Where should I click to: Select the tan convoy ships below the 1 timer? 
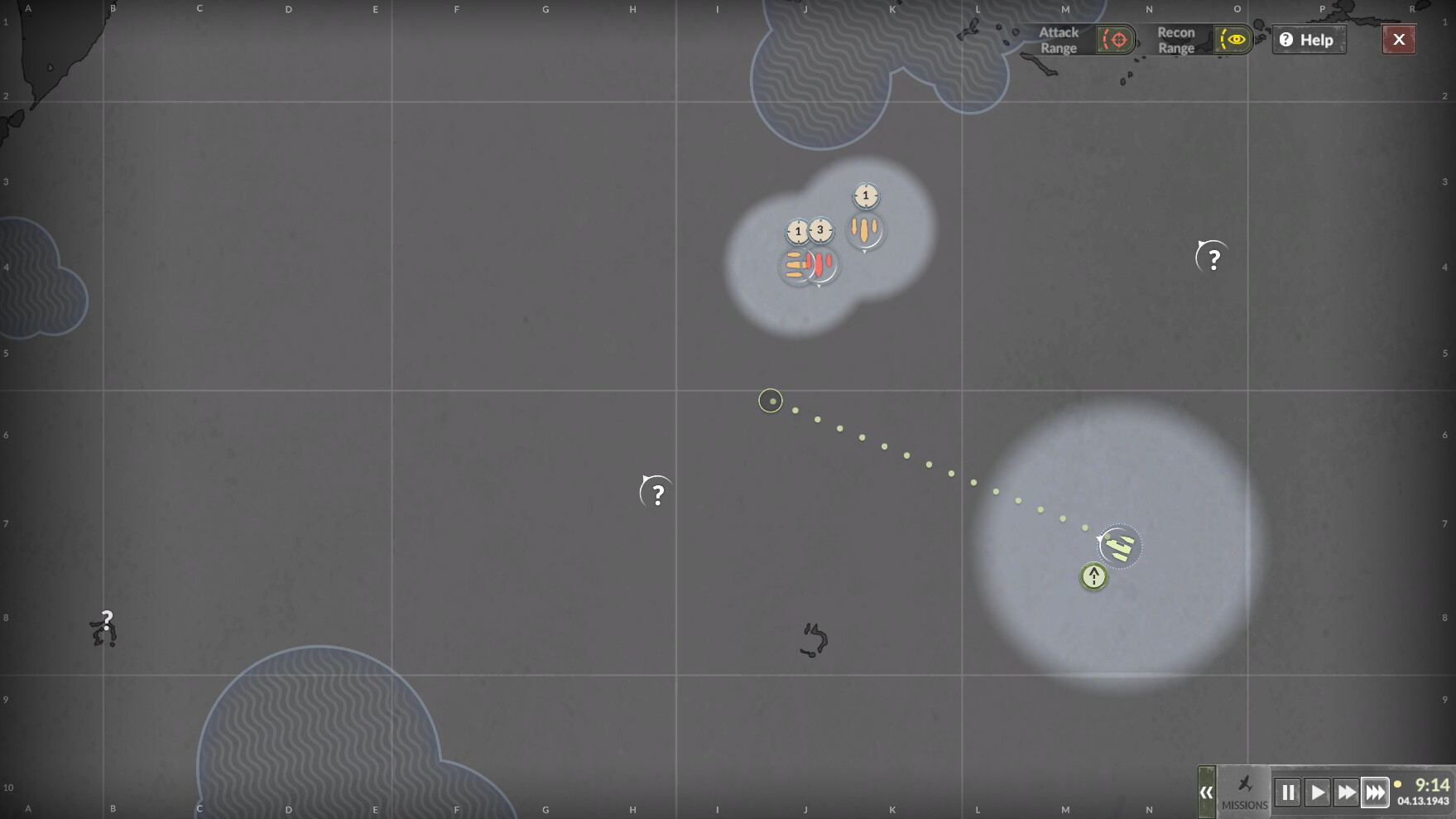(x=864, y=231)
